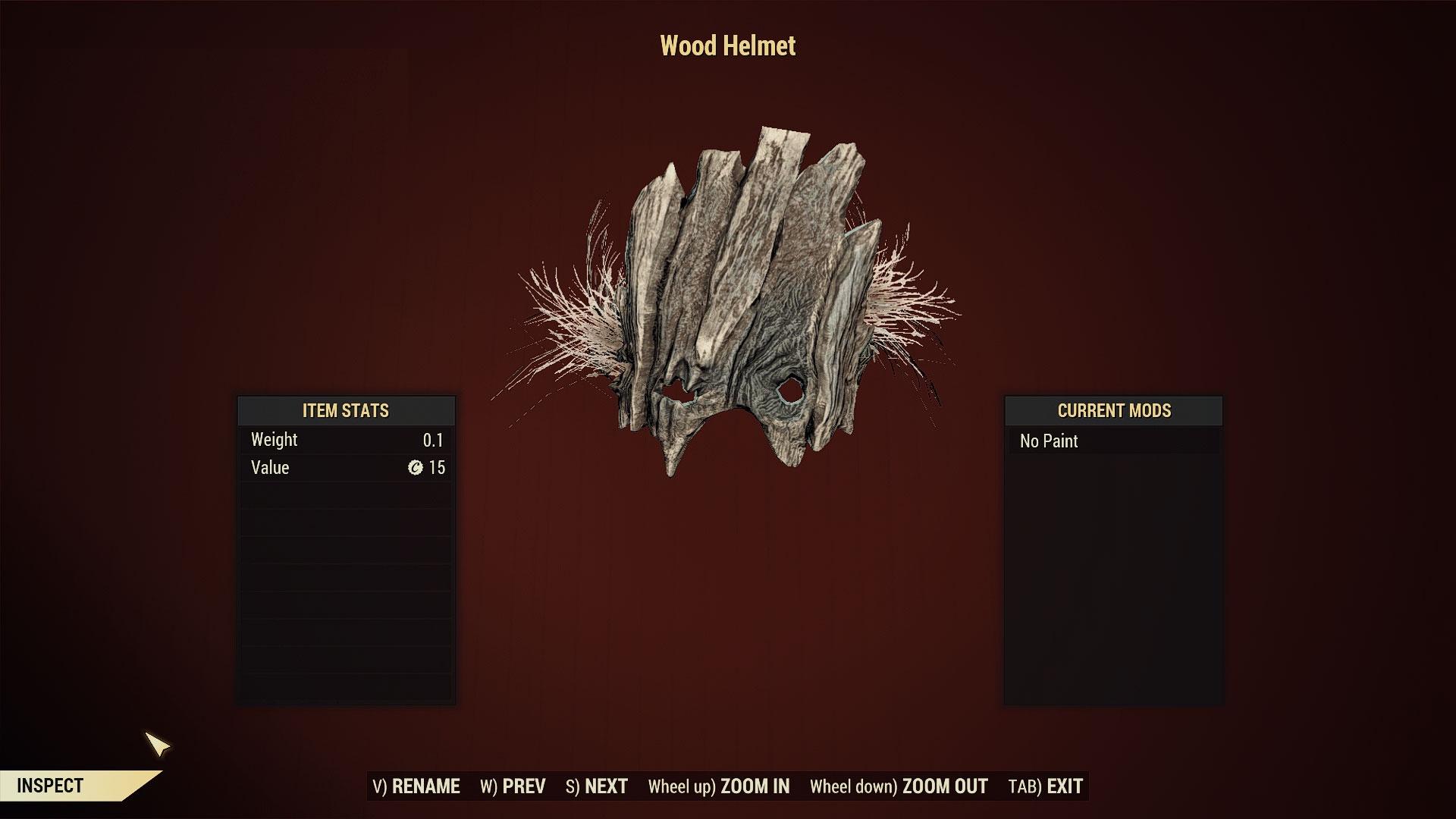This screenshot has height=819, width=1456.
Task: Rename the Wood Helmet
Action: (416, 786)
